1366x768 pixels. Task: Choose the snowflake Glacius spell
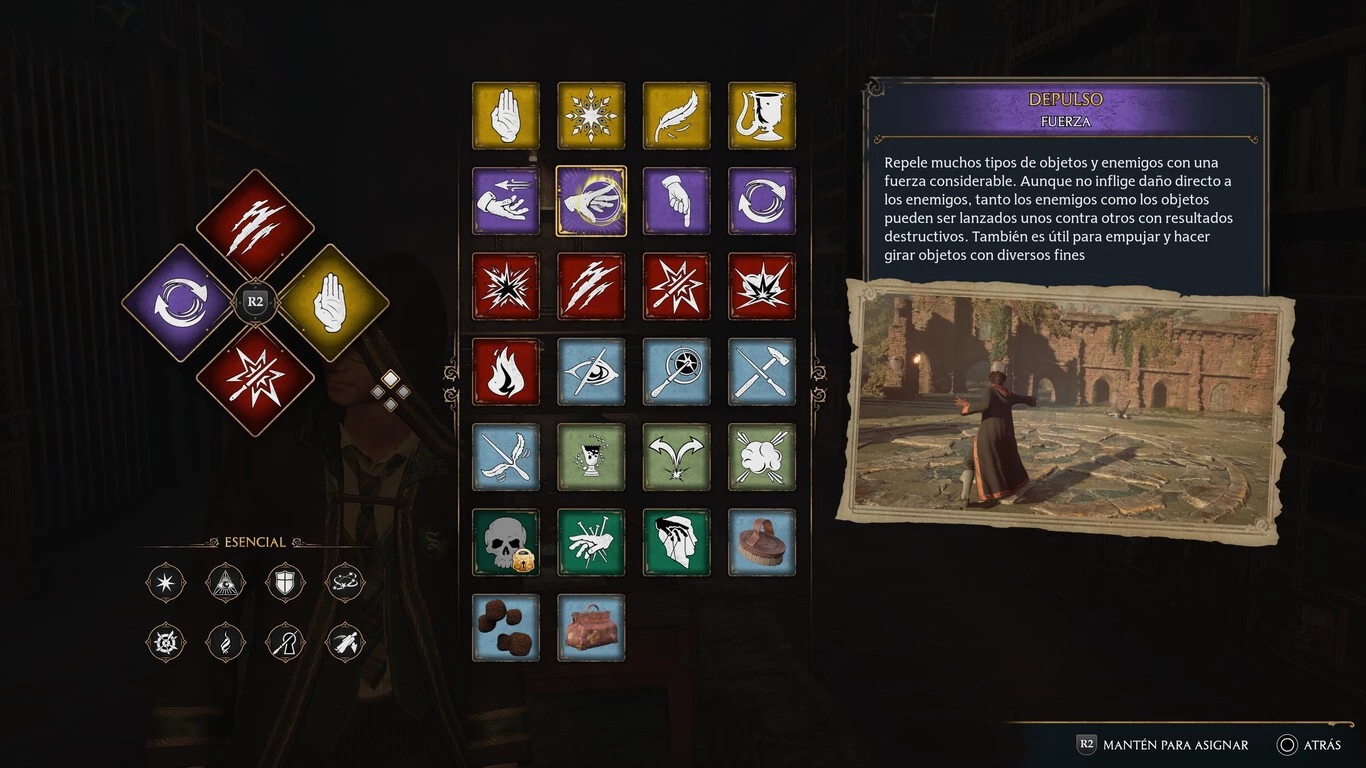(x=591, y=116)
